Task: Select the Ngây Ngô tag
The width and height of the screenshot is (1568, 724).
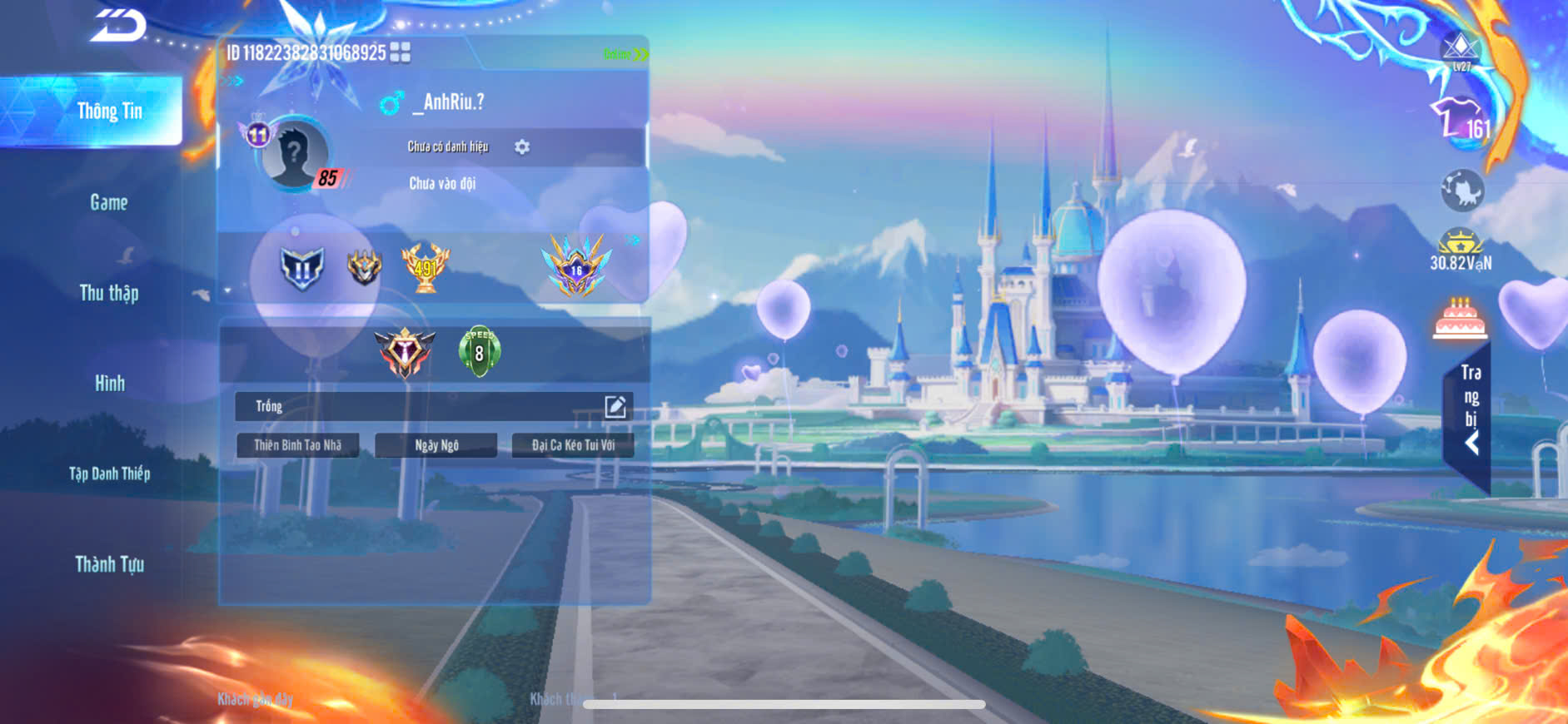Action: click(x=436, y=445)
